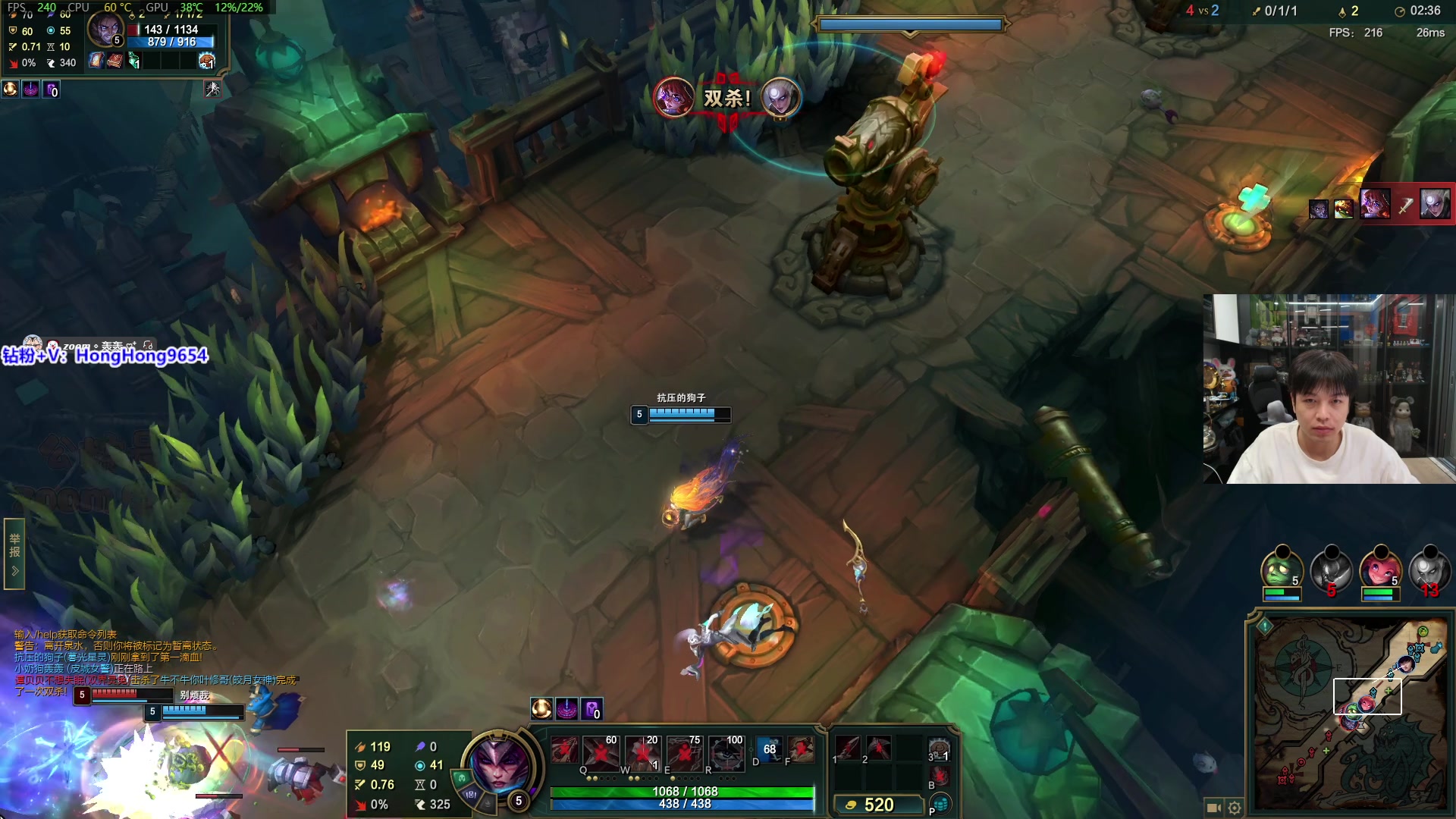Select the green Amumu teammate portrait

(1281, 570)
